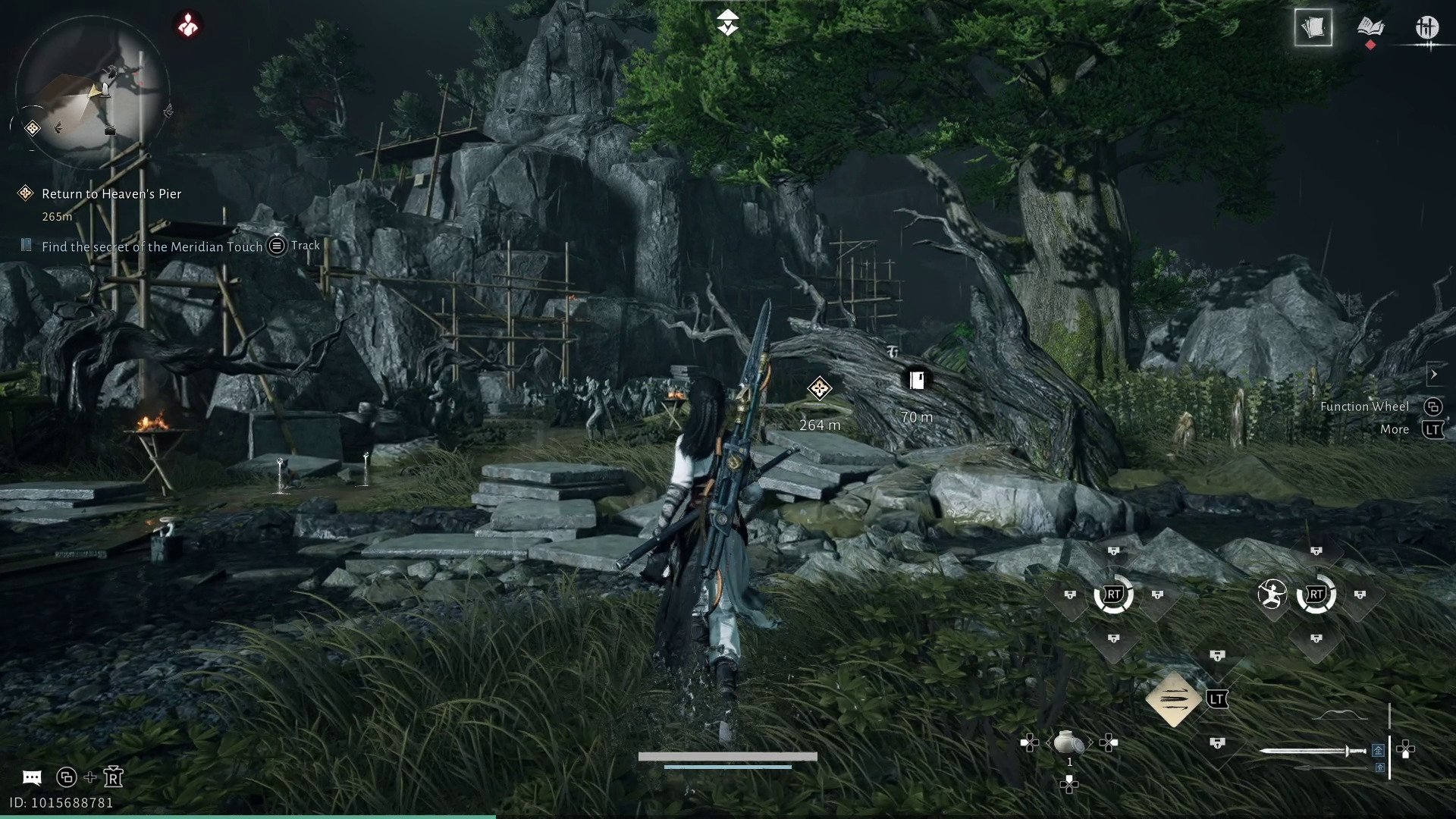Activate the golden diamond arrows skill
The width and height of the screenshot is (1456, 819).
1173,698
